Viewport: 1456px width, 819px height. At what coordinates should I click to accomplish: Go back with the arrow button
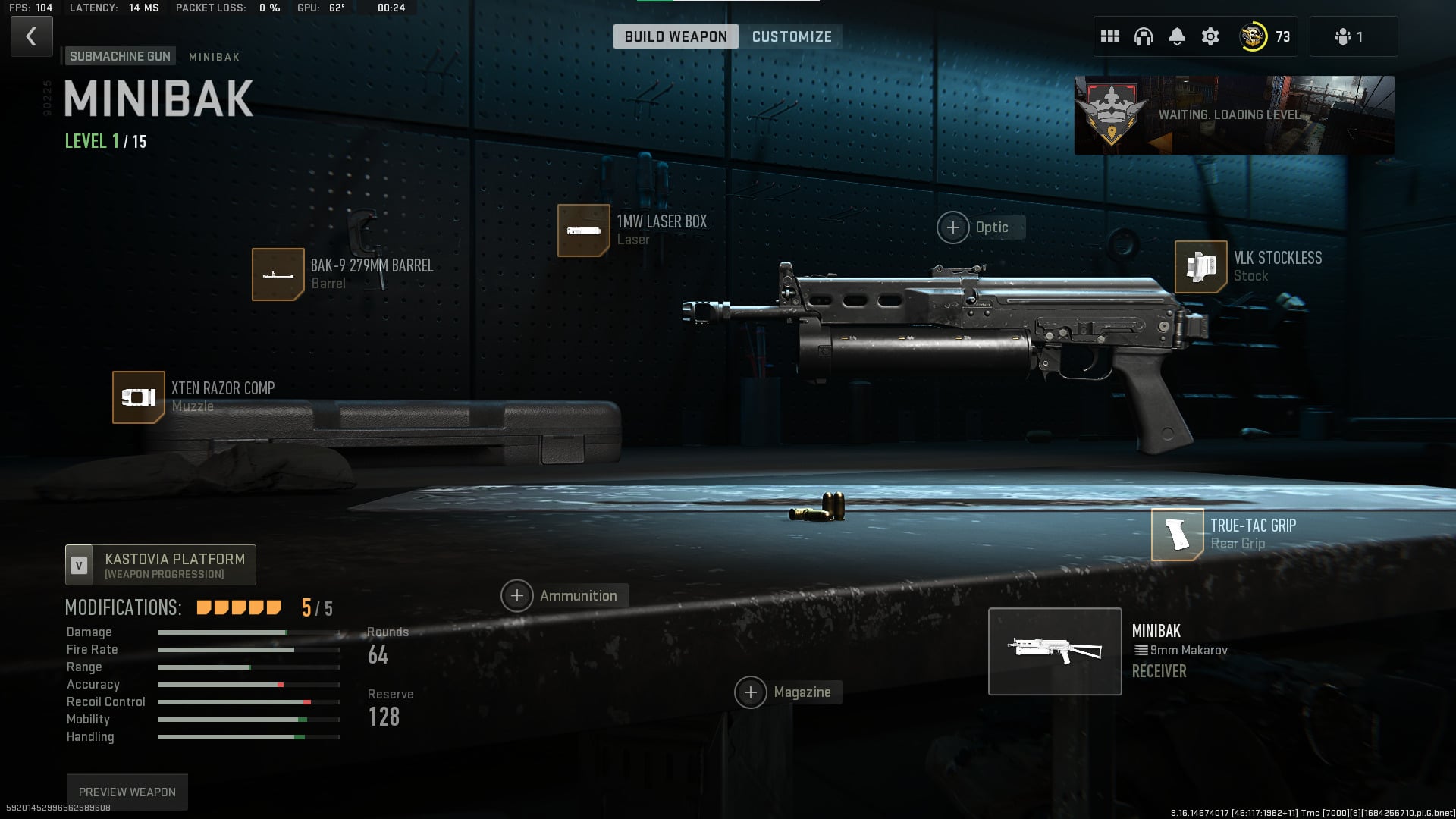tap(31, 36)
